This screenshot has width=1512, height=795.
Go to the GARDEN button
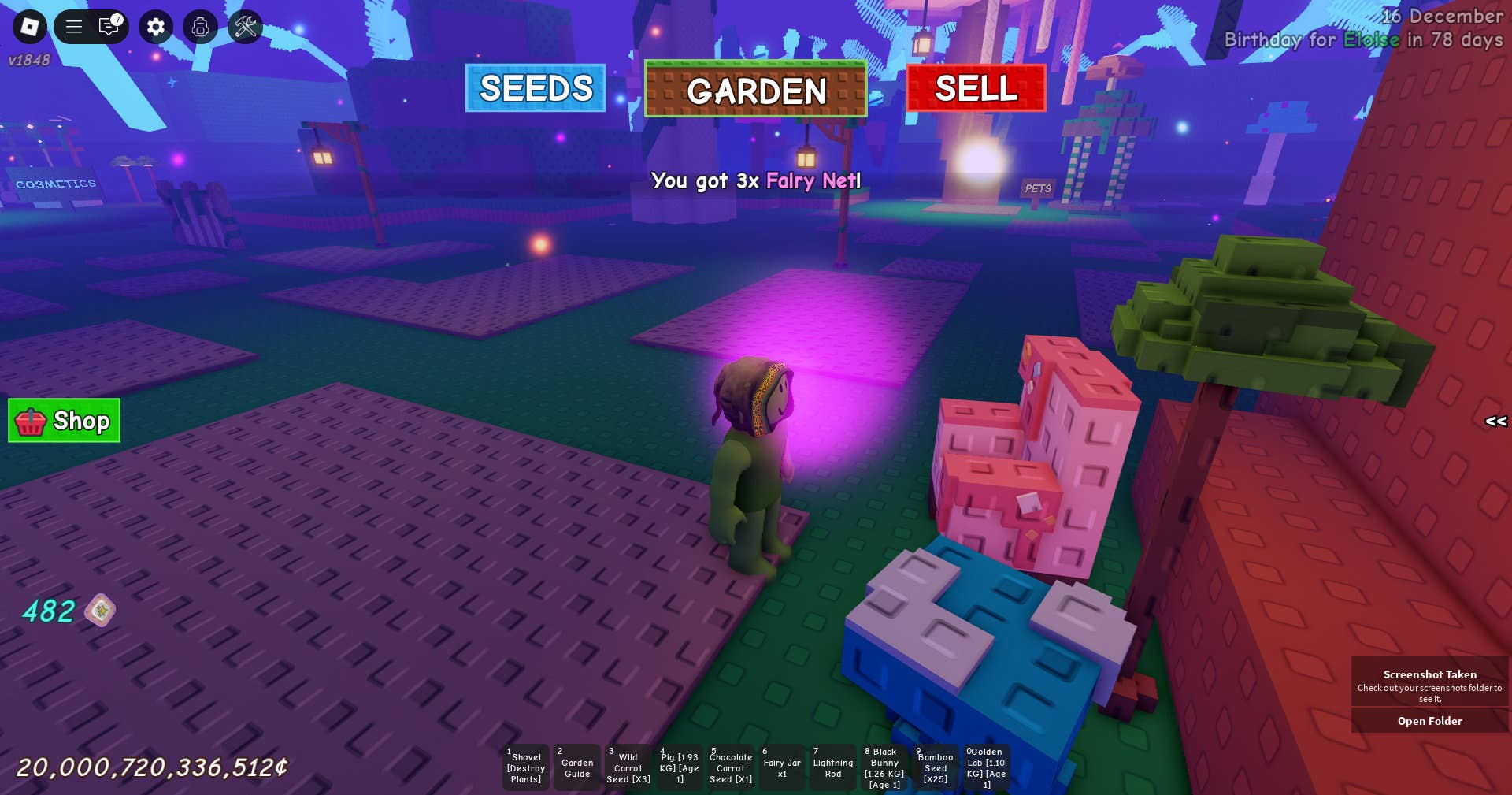coord(756,90)
